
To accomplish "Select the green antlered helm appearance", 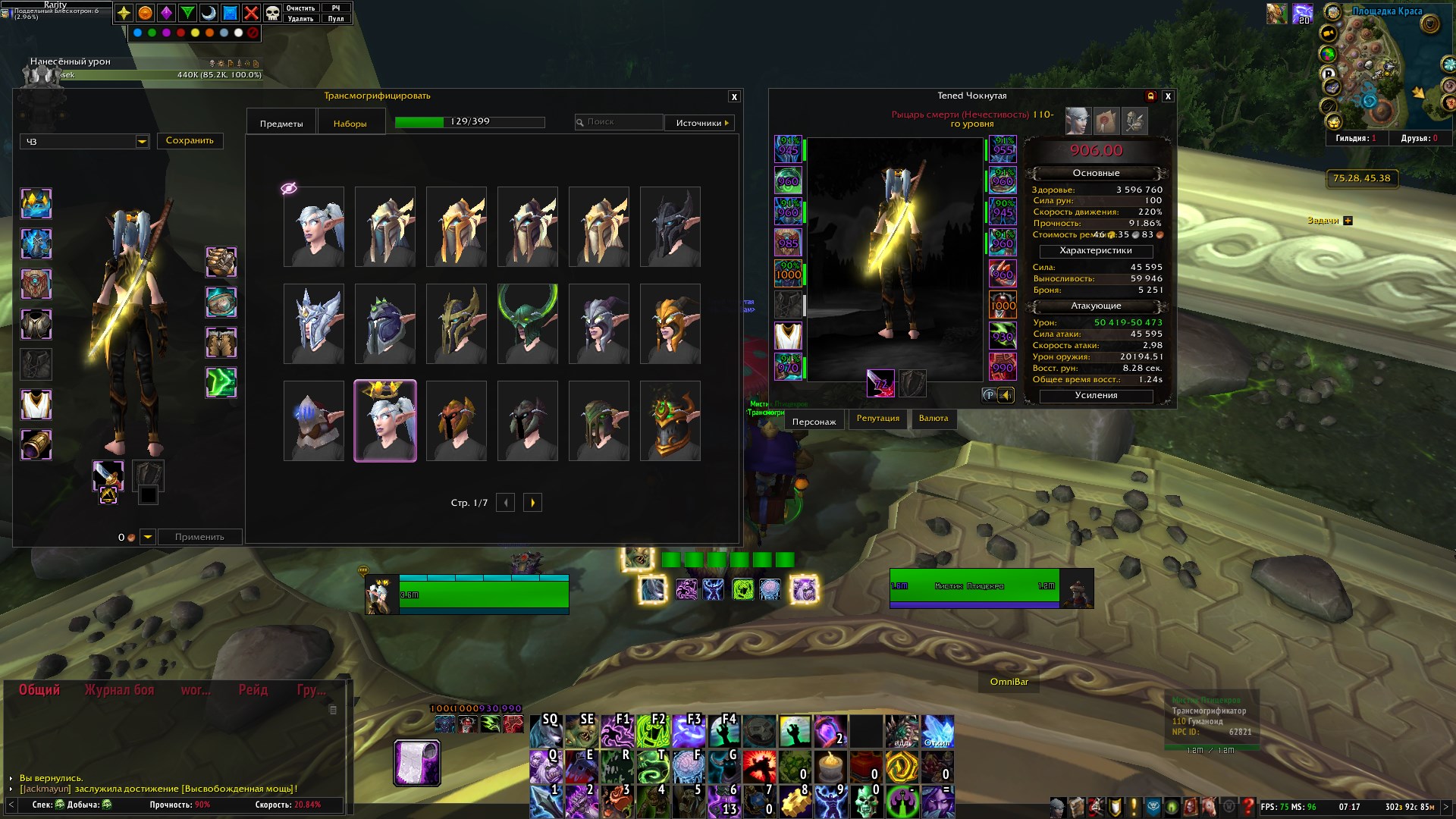I will point(528,324).
